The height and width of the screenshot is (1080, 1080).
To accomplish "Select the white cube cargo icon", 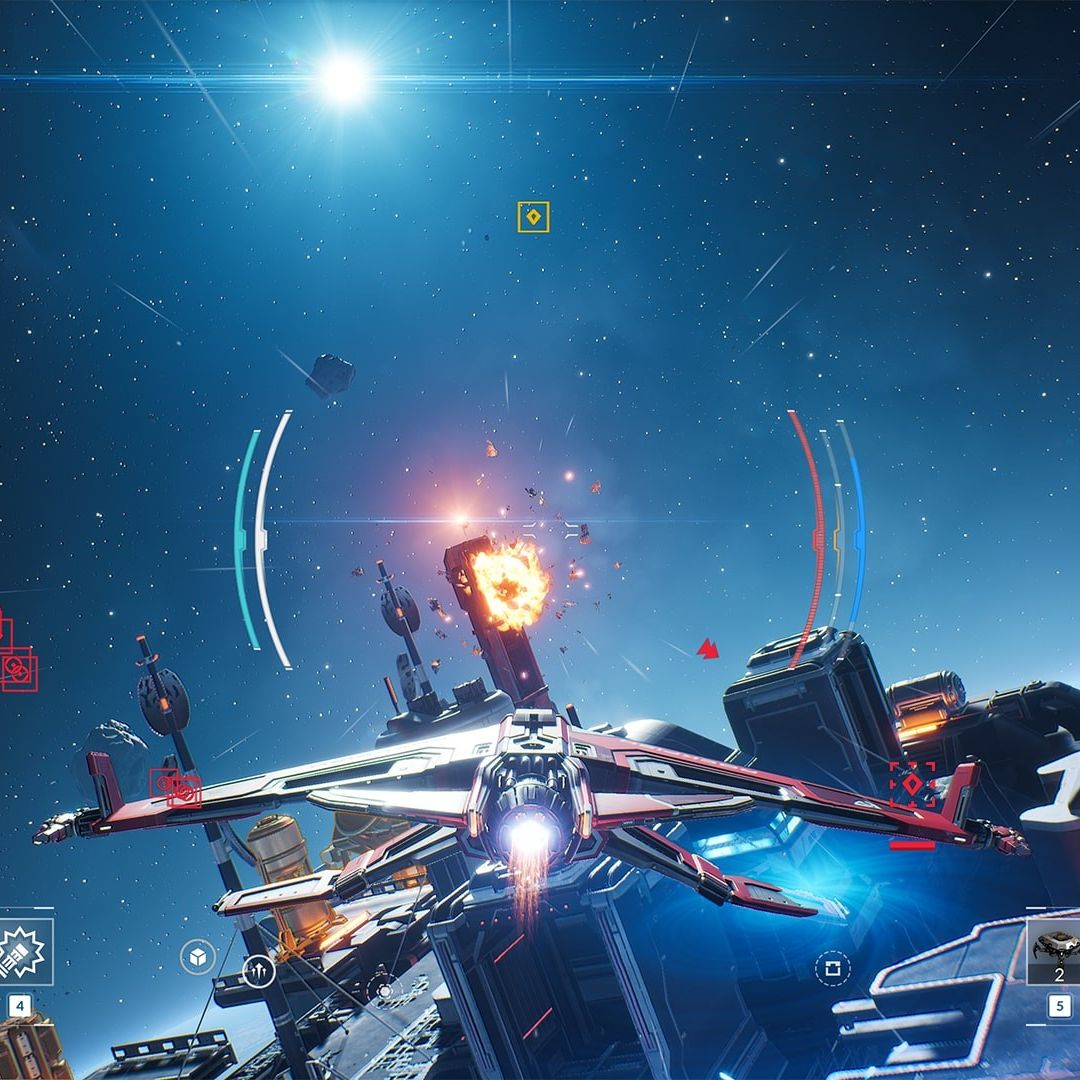I will click(197, 957).
